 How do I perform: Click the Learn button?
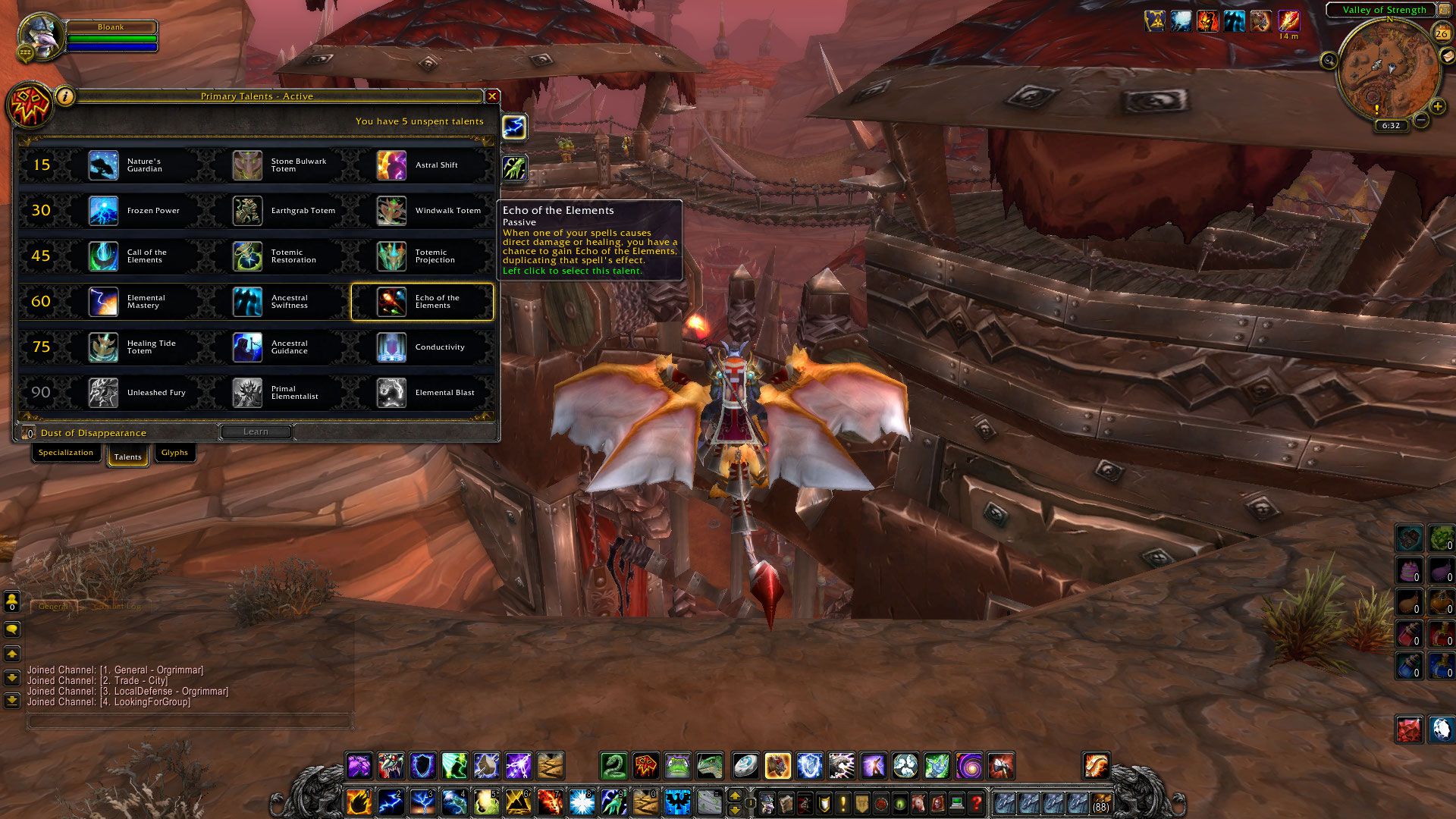coord(256,431)
